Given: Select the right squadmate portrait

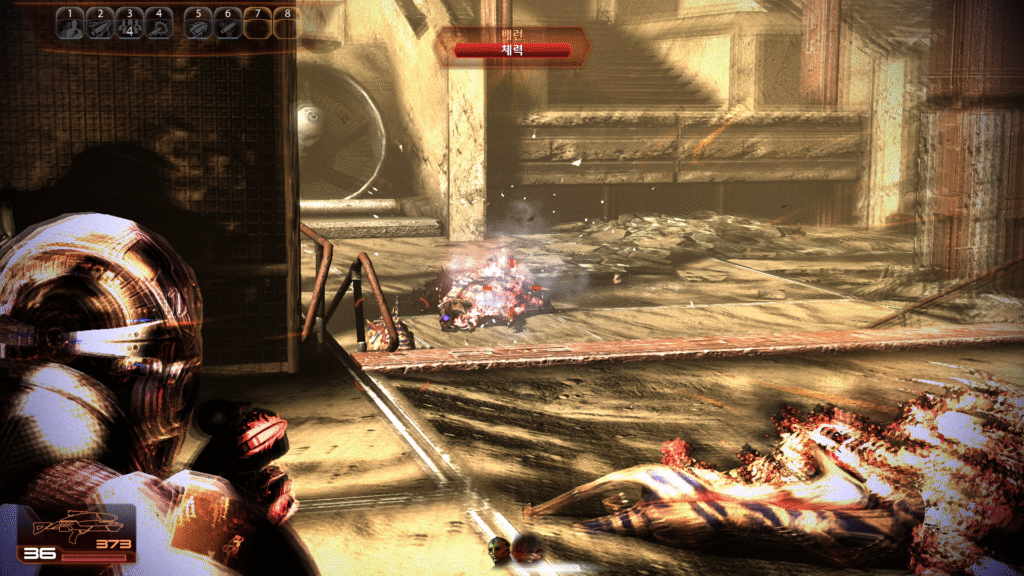Looking at the screenshot, I should [x=527, y=548].
